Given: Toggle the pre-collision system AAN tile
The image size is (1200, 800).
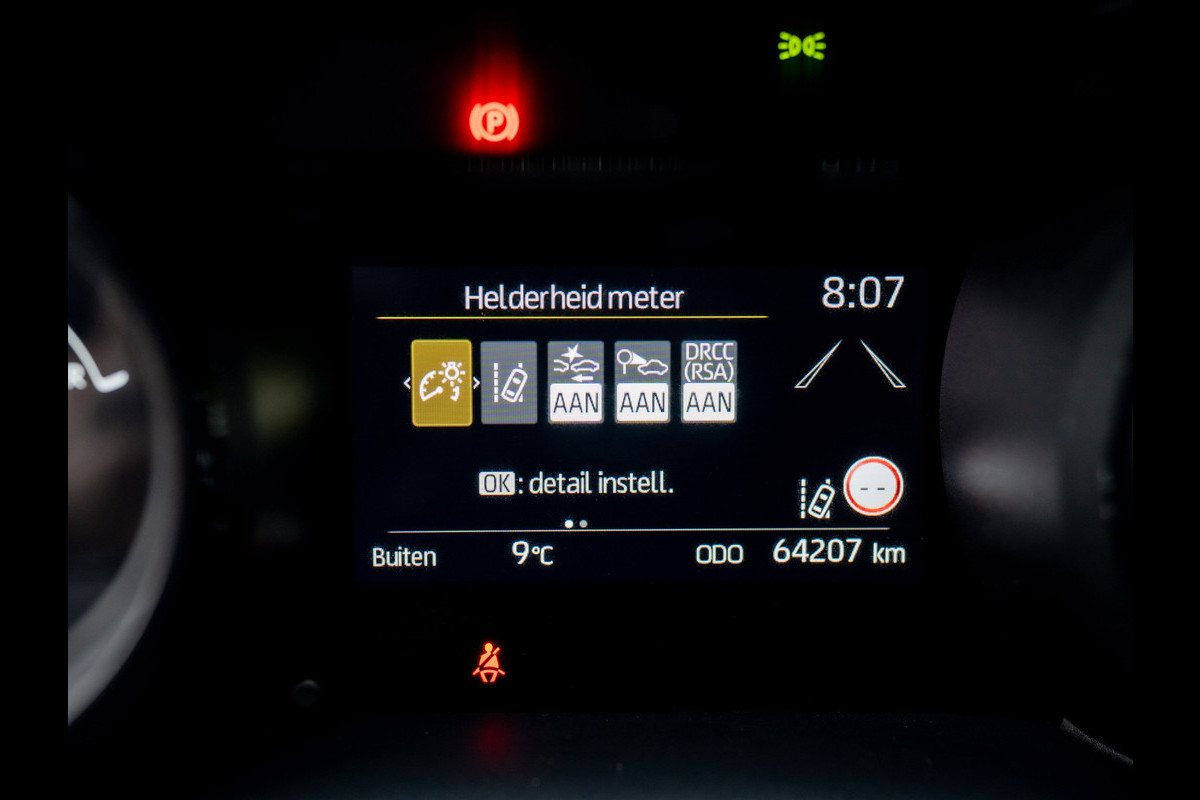Looking at the screenshot, I should point(575,383).
